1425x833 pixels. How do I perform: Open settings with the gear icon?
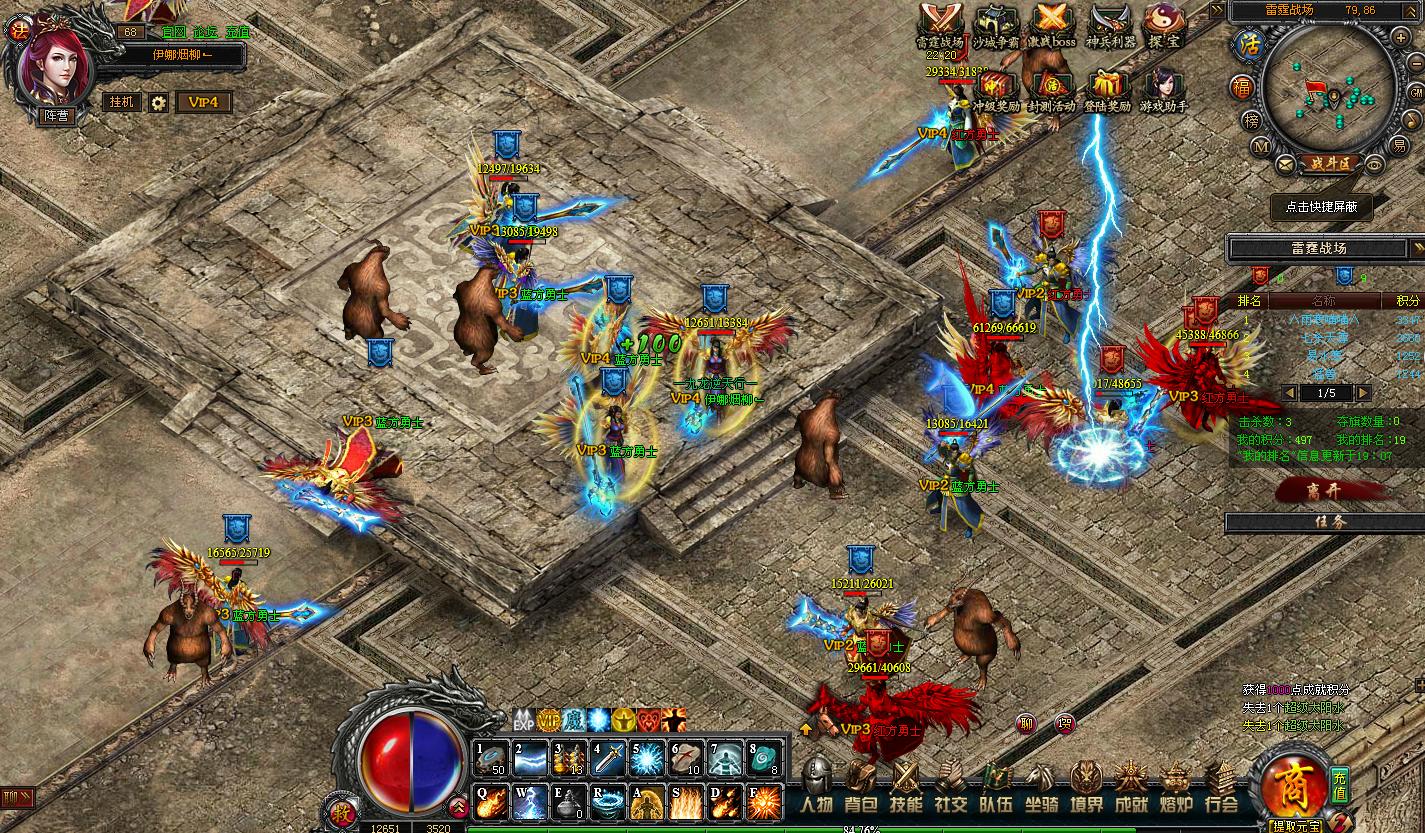point(158,102)
